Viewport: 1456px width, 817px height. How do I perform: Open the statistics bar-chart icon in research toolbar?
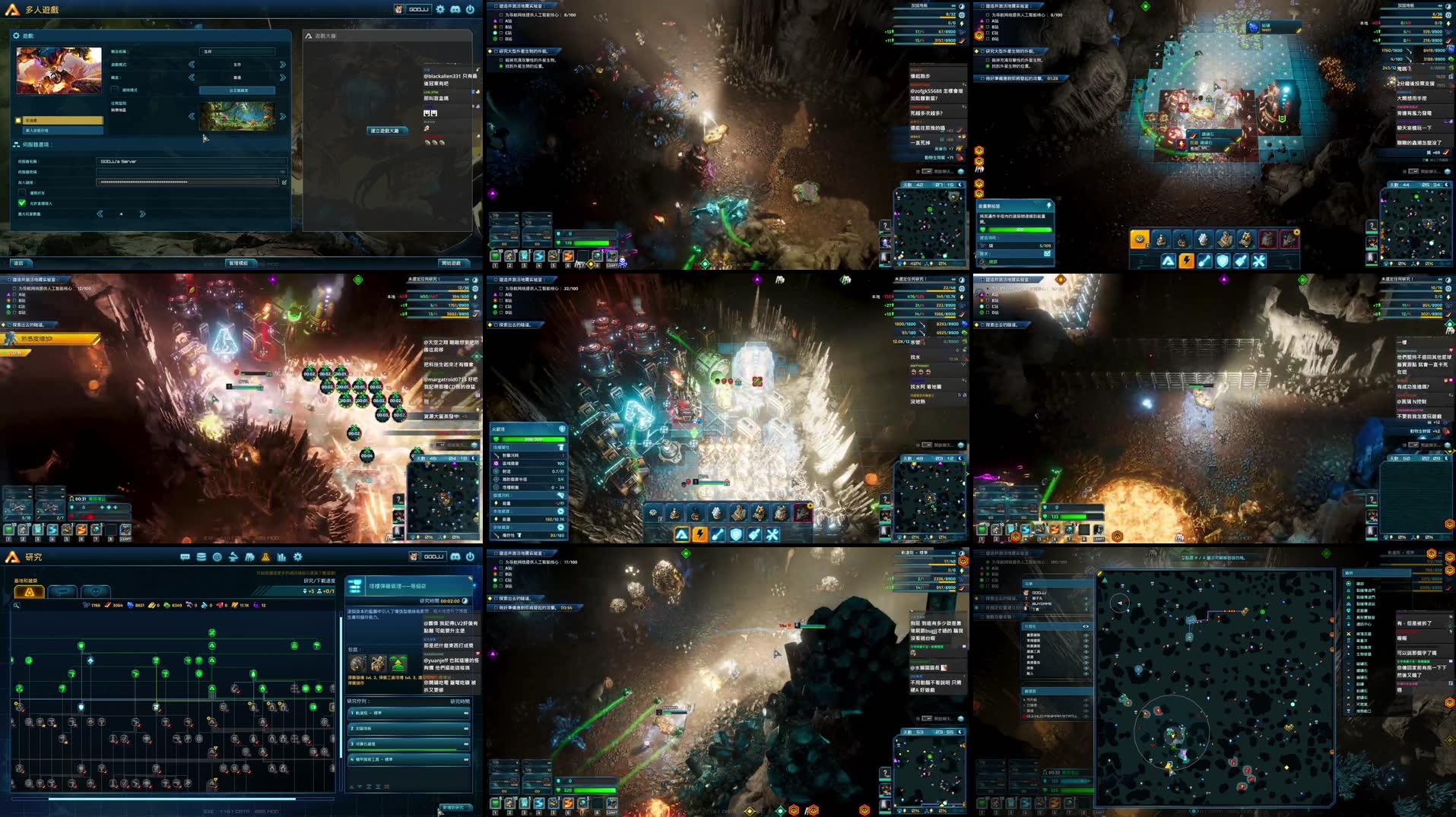pos(281,557)
